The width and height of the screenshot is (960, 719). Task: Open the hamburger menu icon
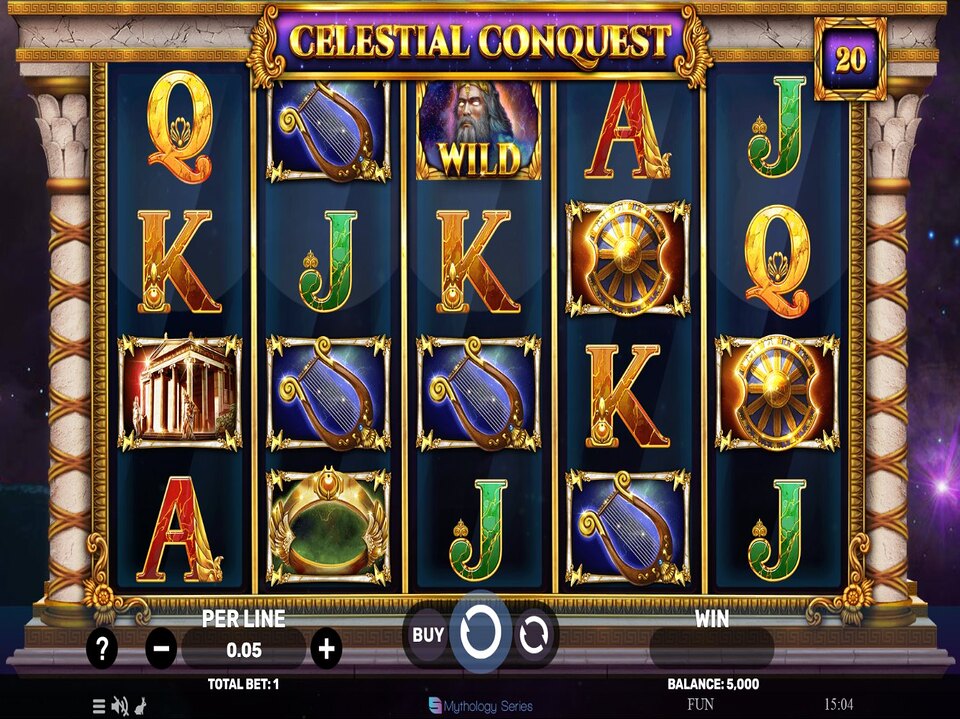point(99,706)
